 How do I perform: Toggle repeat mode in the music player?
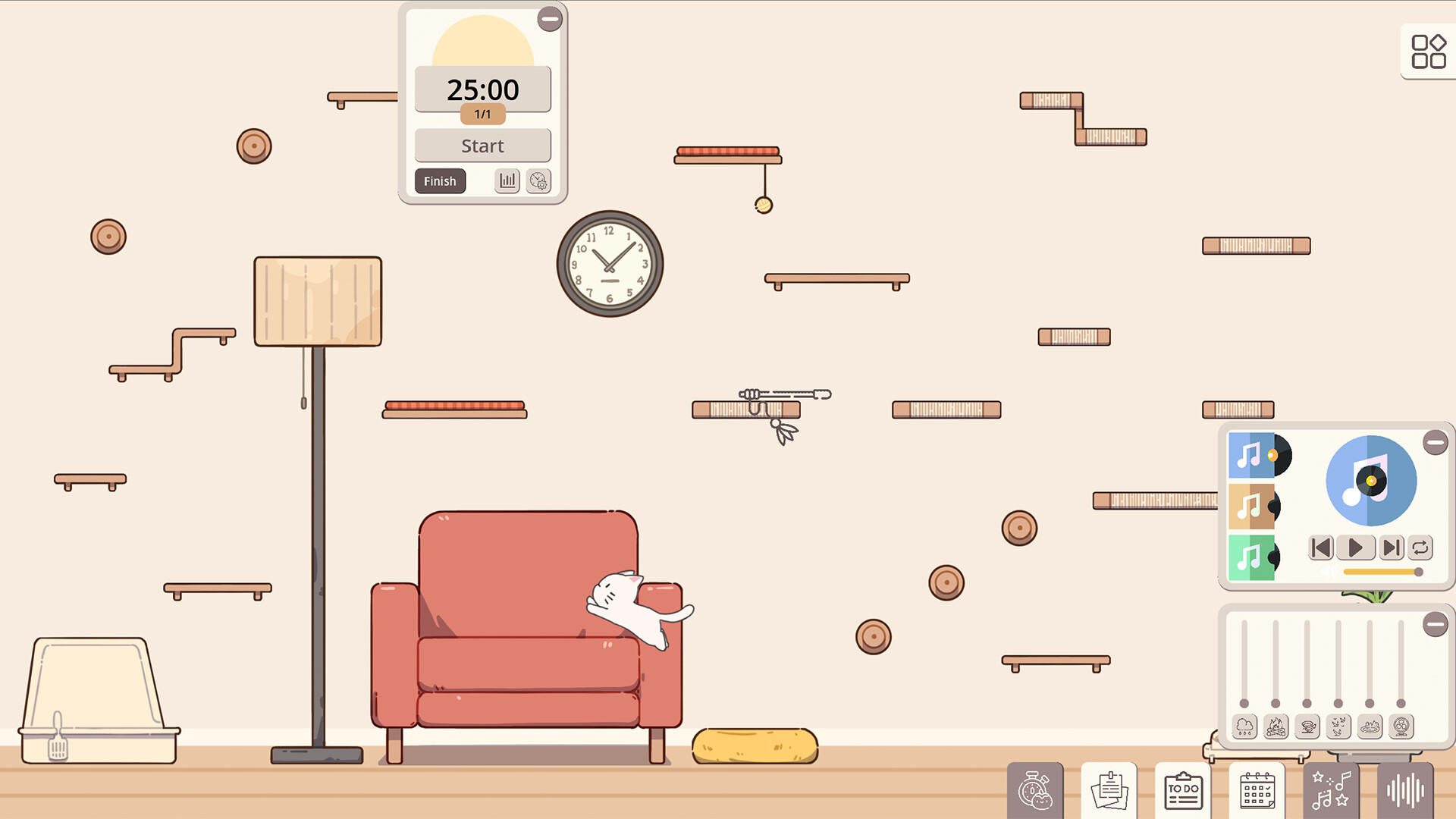(1420, 548)
